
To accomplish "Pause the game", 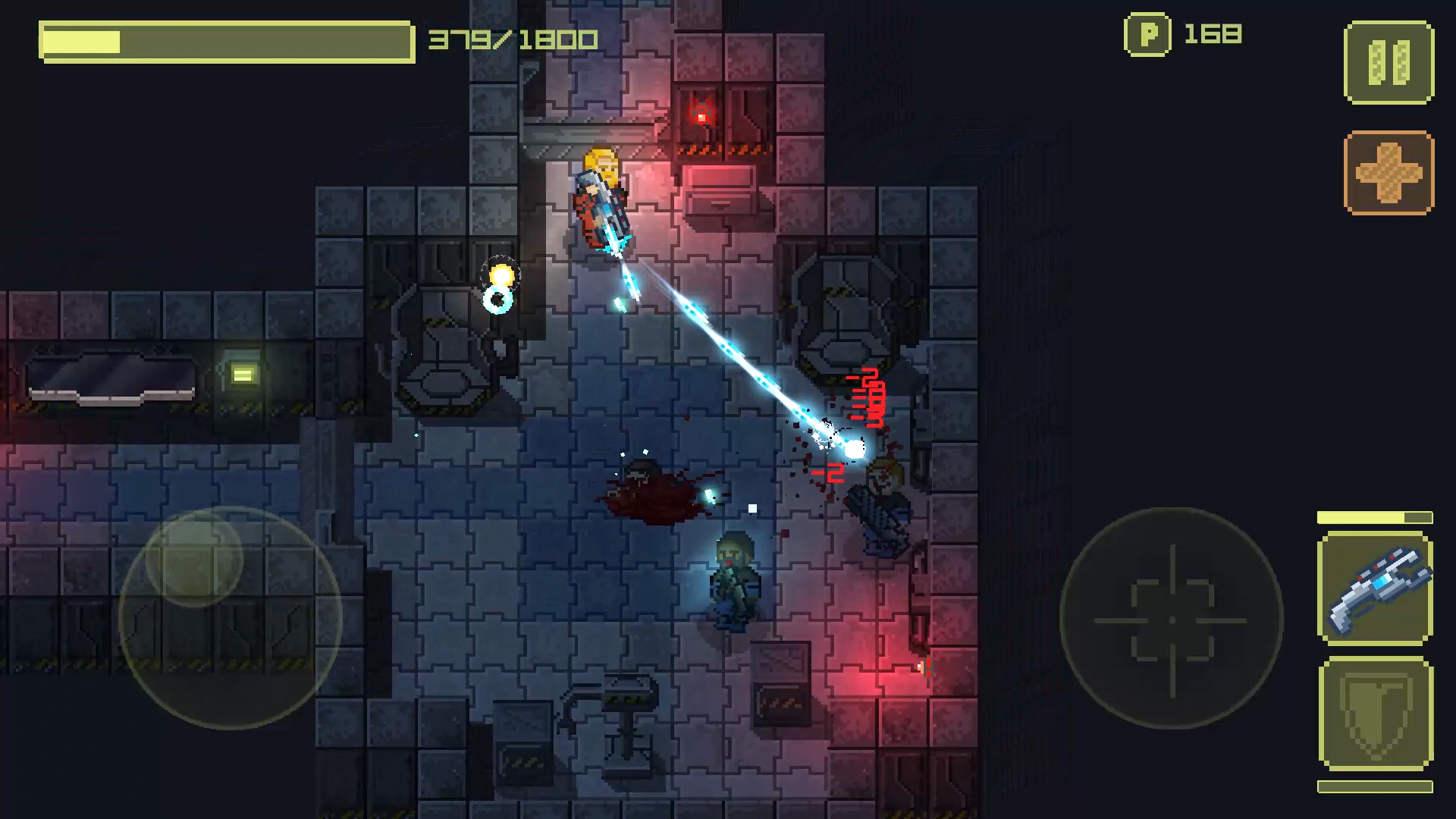I will (1389, 62).
